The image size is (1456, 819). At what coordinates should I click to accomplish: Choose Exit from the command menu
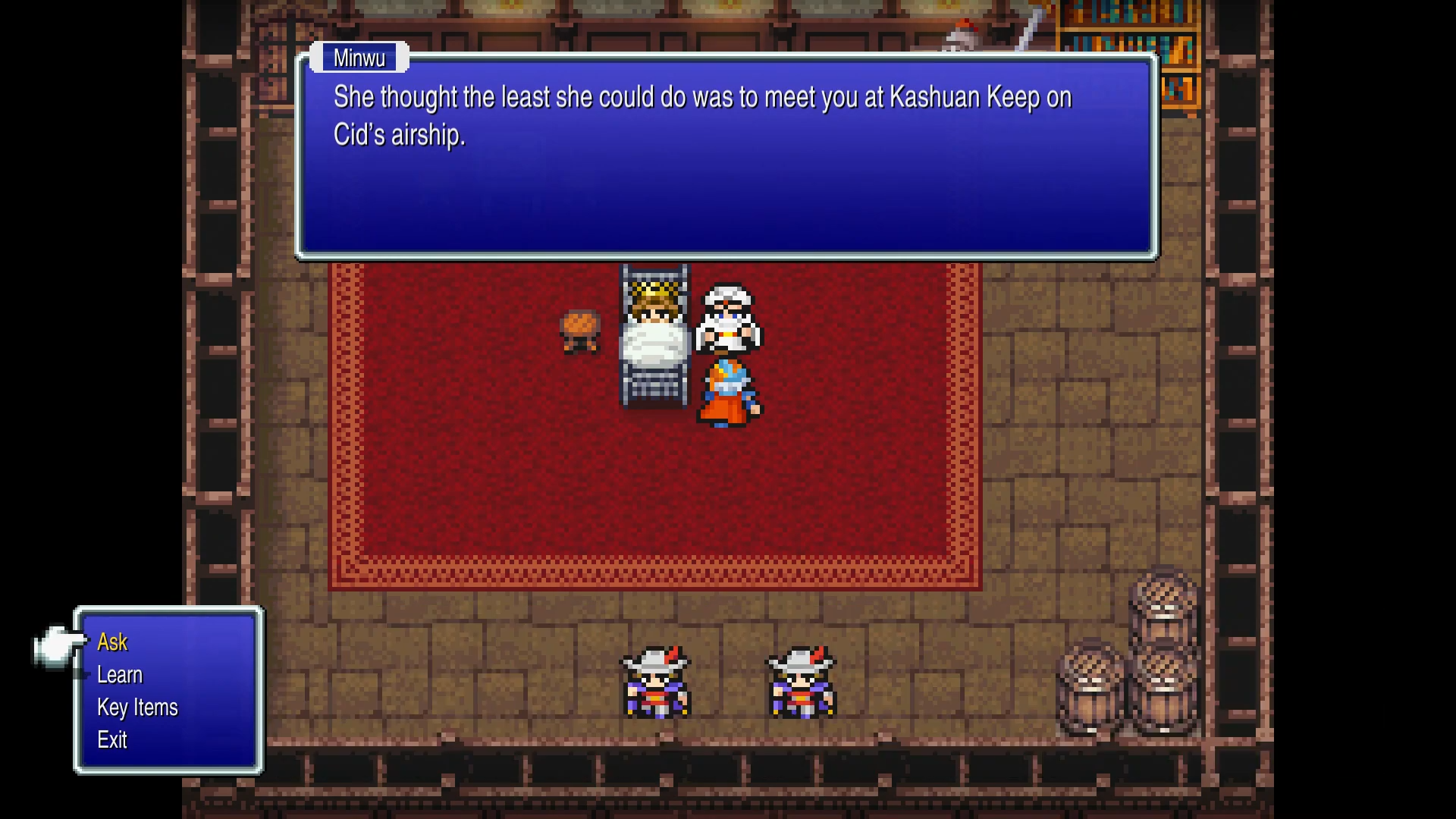point(111,740)
